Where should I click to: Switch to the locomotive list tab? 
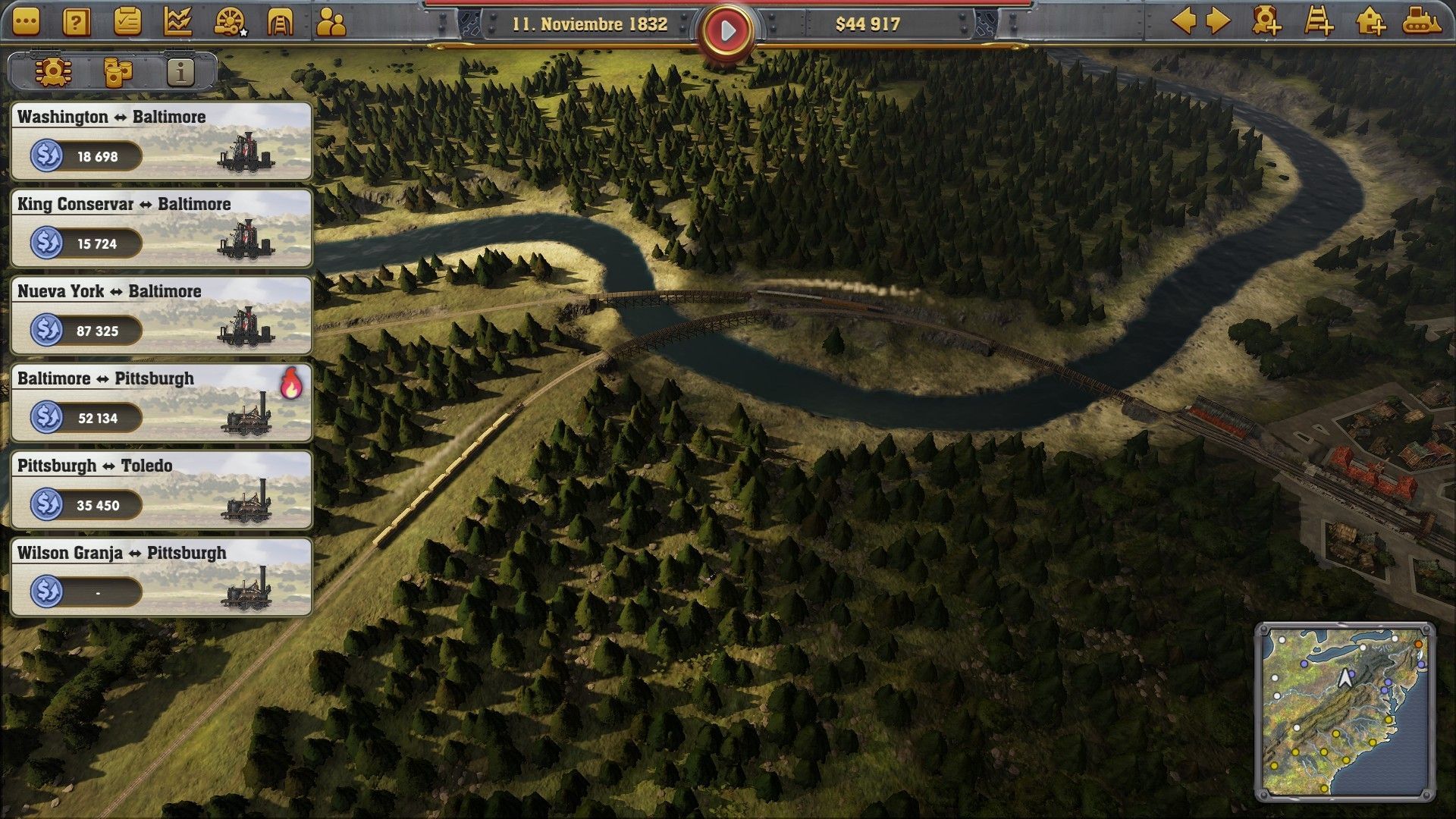(53, 72)
